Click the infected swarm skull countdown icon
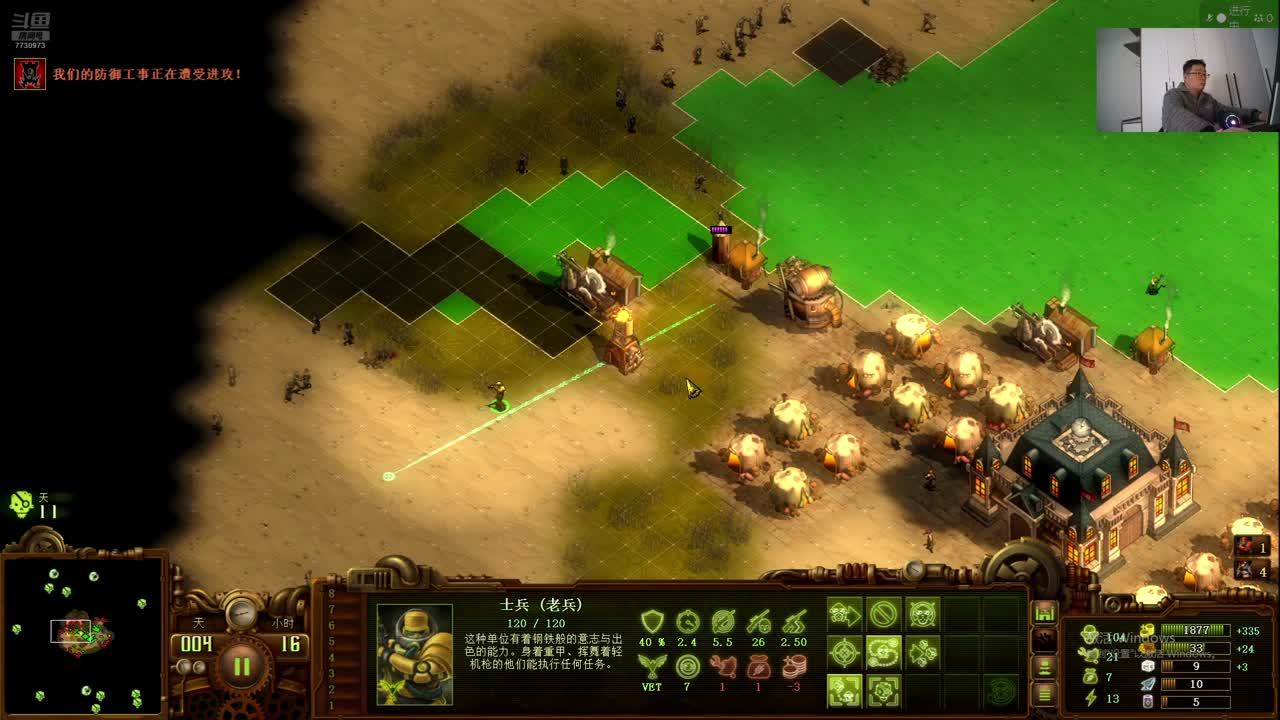This screenshot has width=1280, height=720. pos(21,505)
